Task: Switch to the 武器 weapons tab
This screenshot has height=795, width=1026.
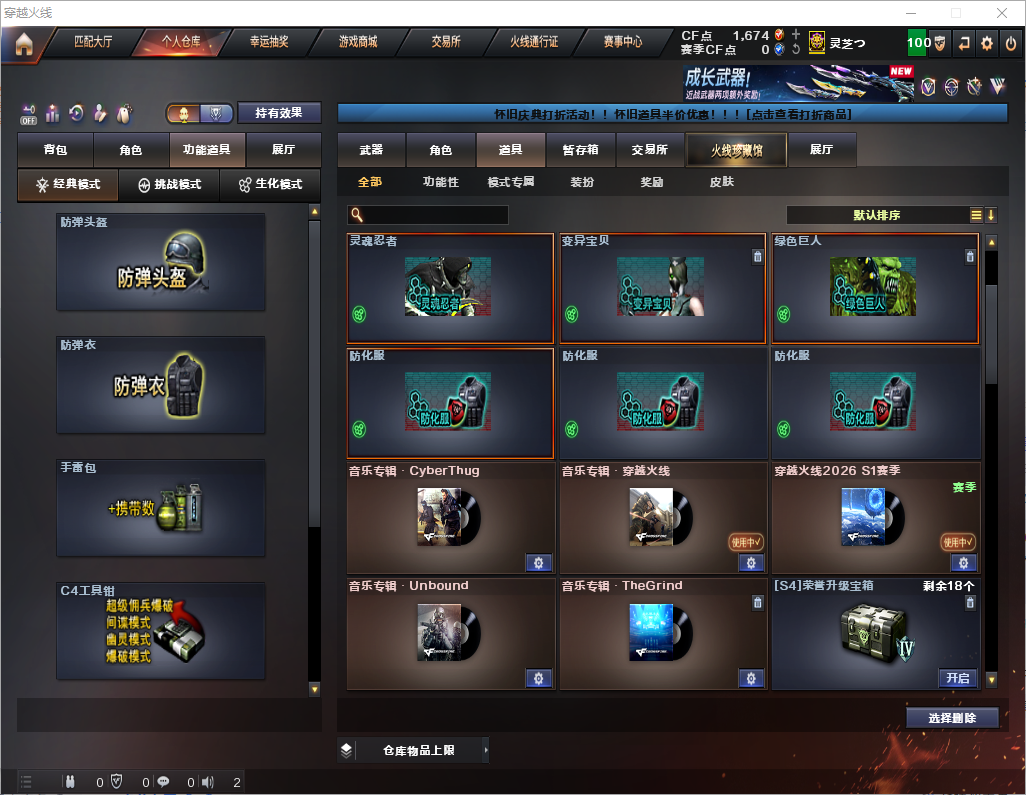Action: tap(371, 150)
